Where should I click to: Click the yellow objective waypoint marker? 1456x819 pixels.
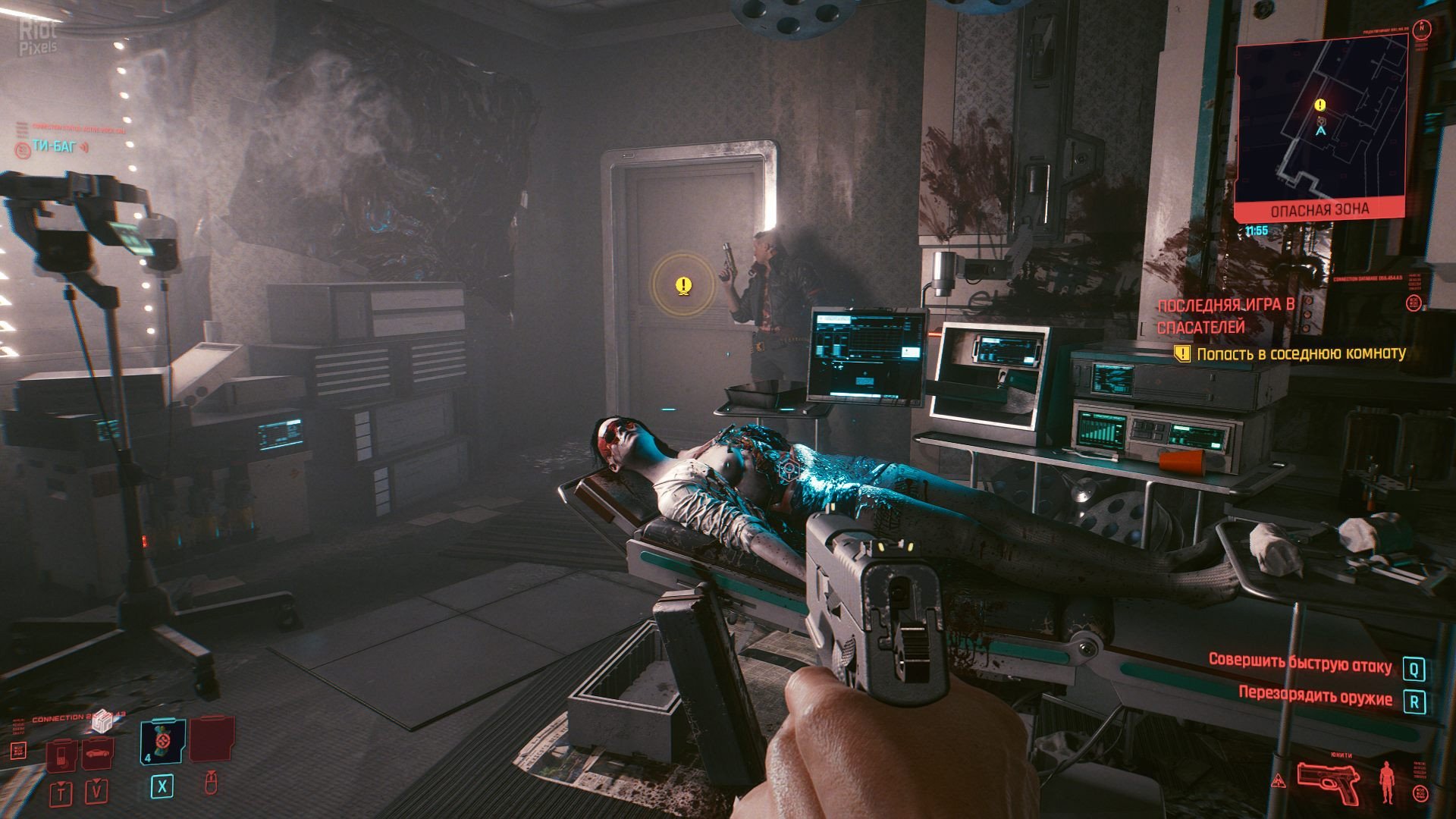(683, 286)
